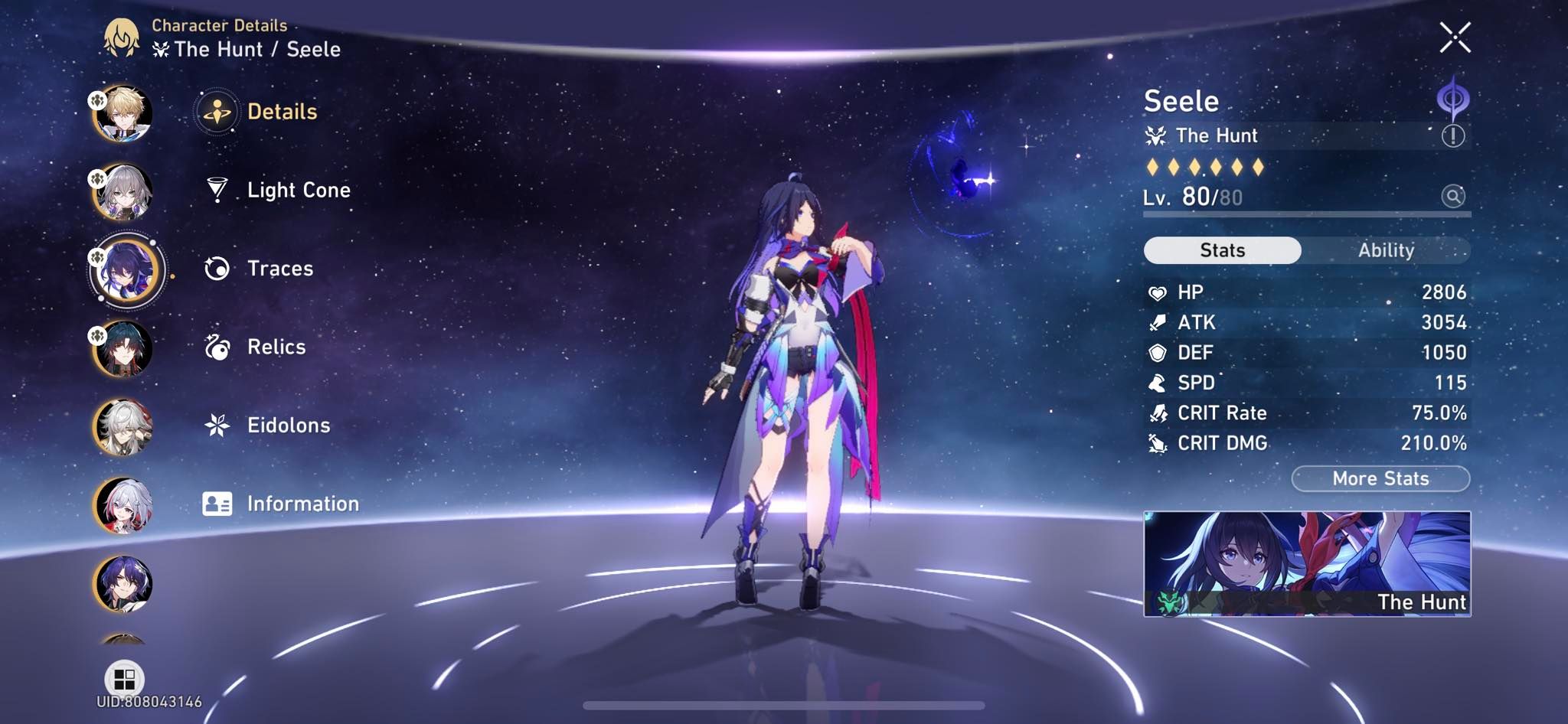Click the grid icon above the UID

(x=125, y=677)
